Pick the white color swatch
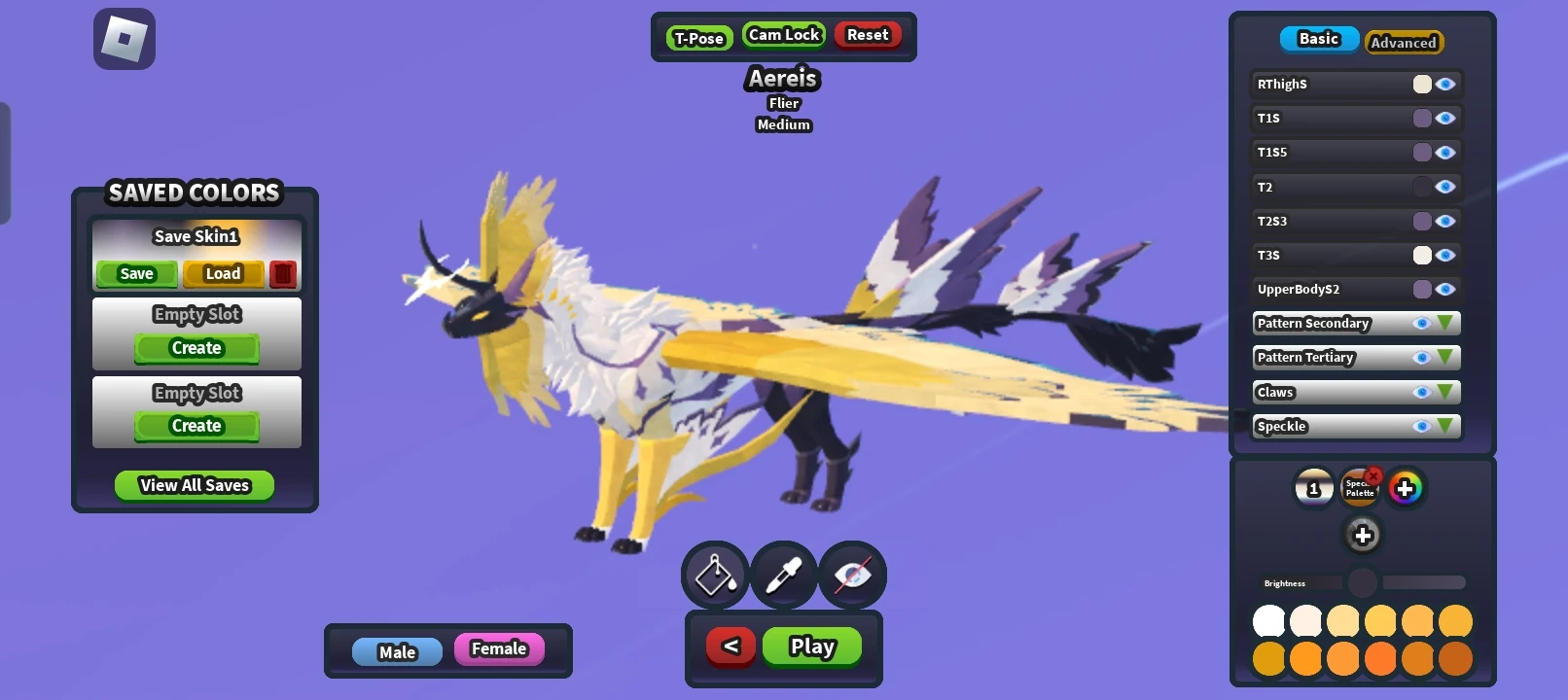The height and width of the screenshot is (700, 1568). click(1268, 619)
